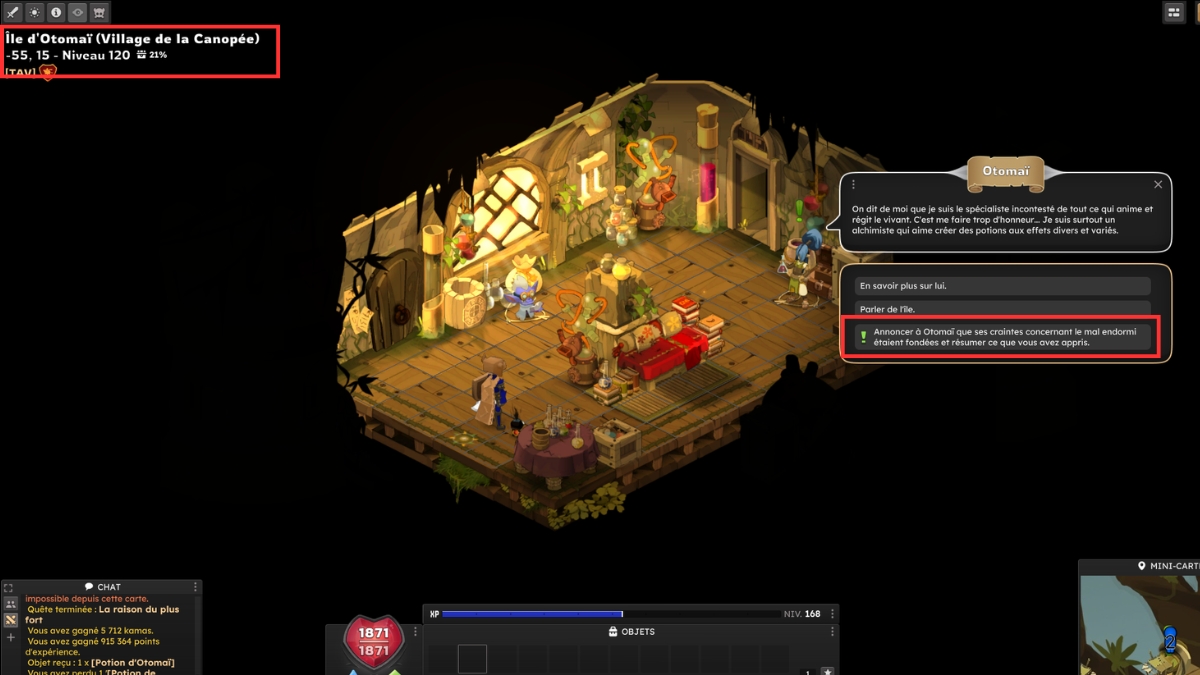Toggle the sun icon in the top-left toolbar
Viewport: 1200px width, 675px height.
point(34,13)
